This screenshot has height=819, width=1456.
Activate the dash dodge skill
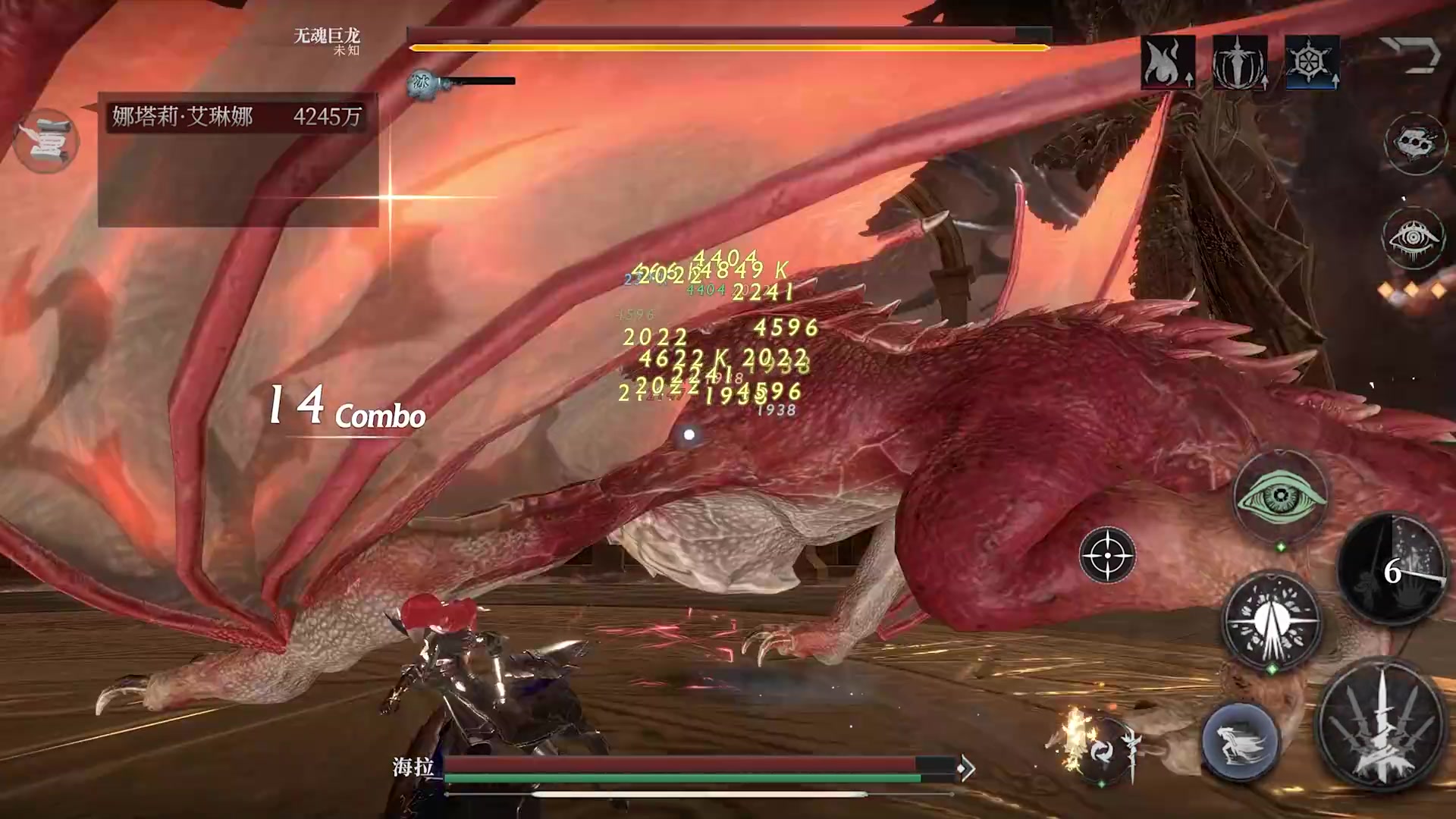[x=1241, y=741]
